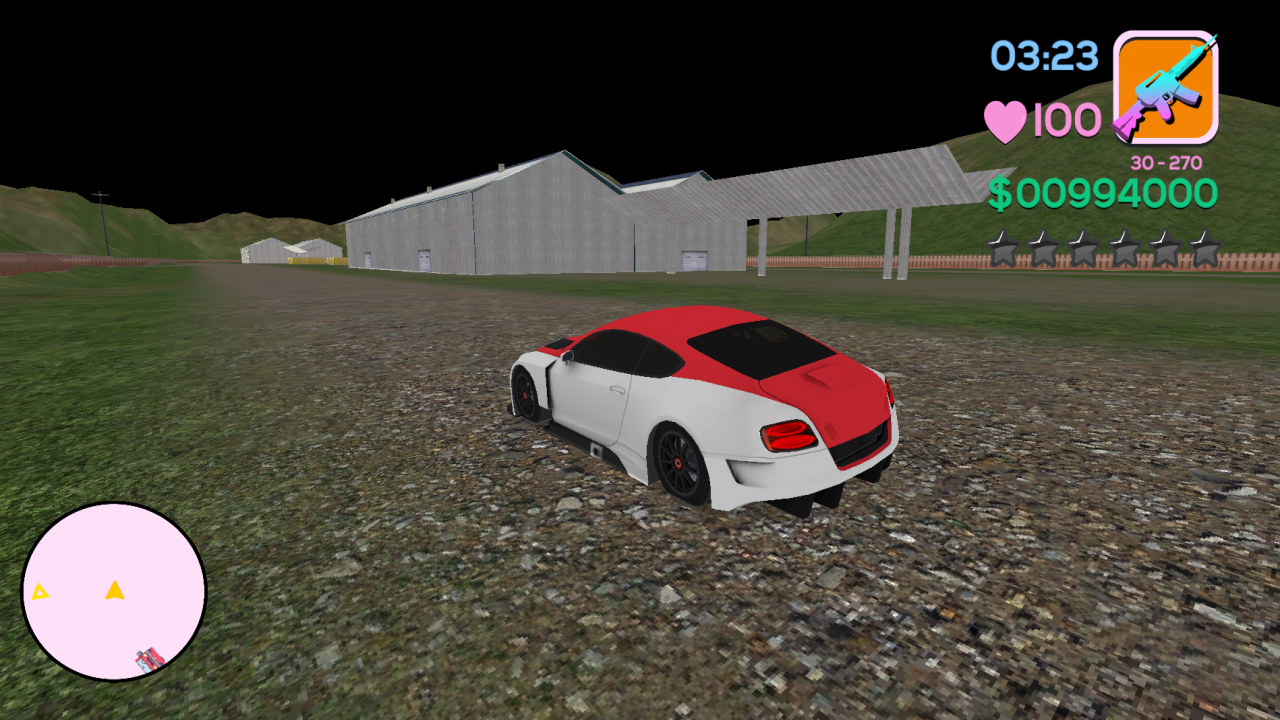Tap the orange weapon slot background
This screenshot has height=720, width=1280.
point(1166,85)
